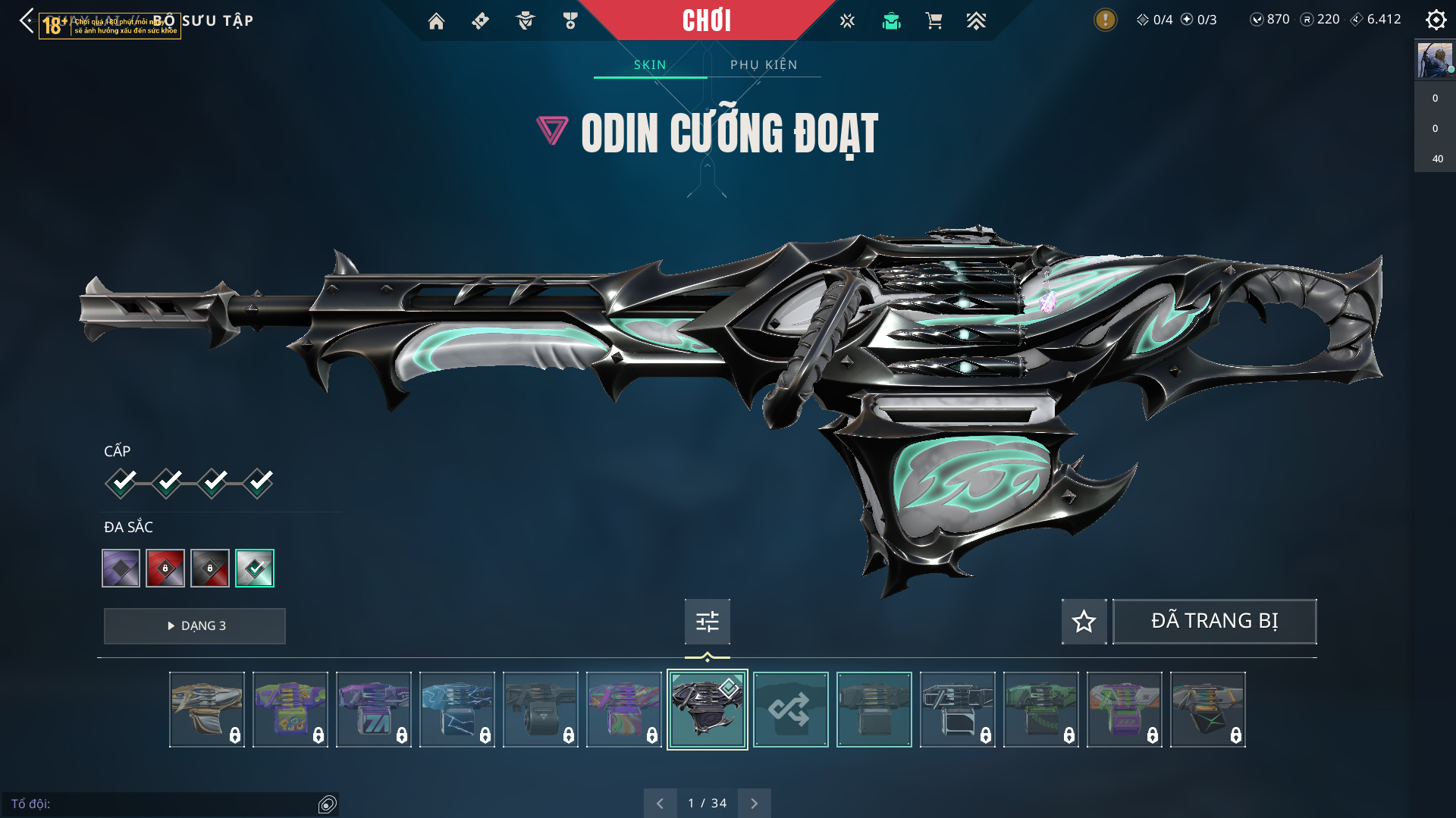
Task: Choose the red chroma variant swatch
Action: pyautogui.click(x=165, y=568)
